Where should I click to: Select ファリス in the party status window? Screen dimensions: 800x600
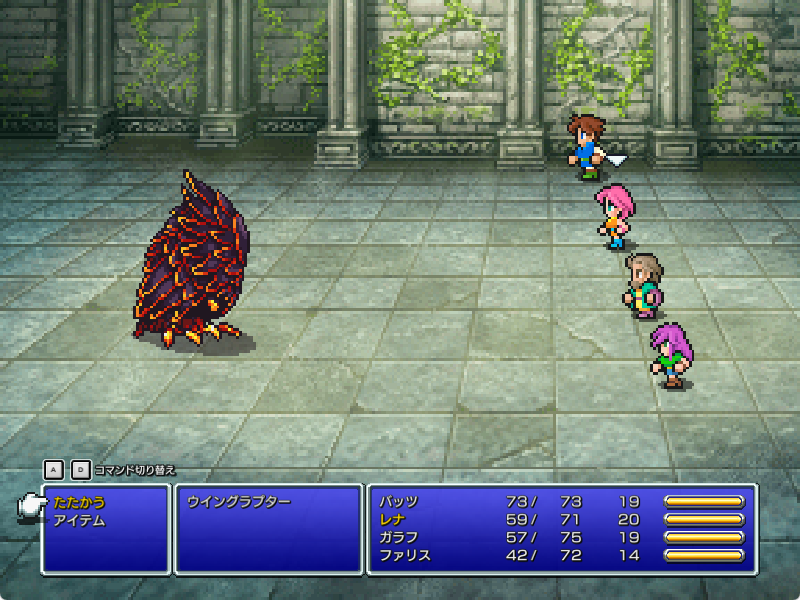[405, 556]
